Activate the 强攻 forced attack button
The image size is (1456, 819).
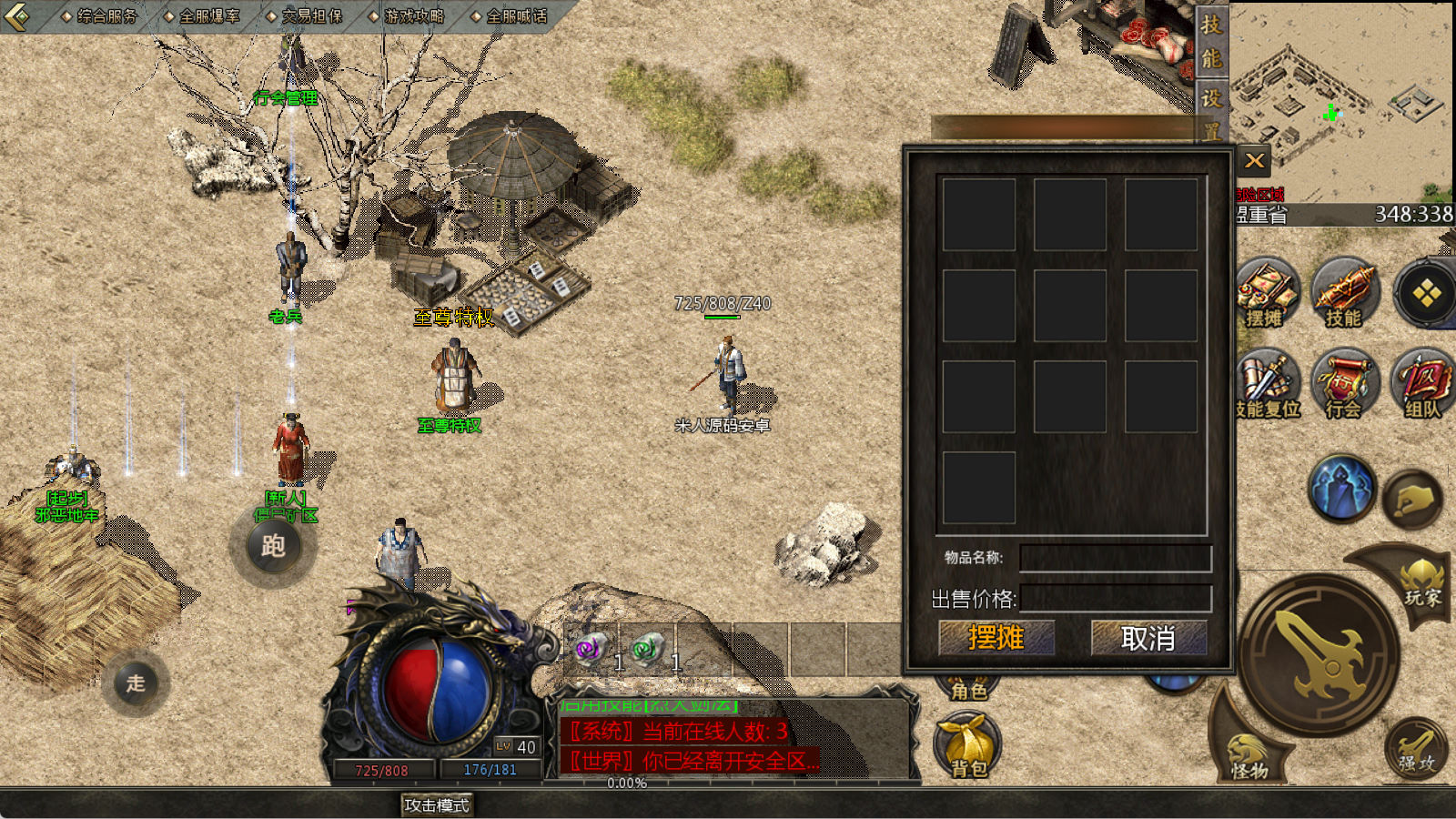(1416, 751)
